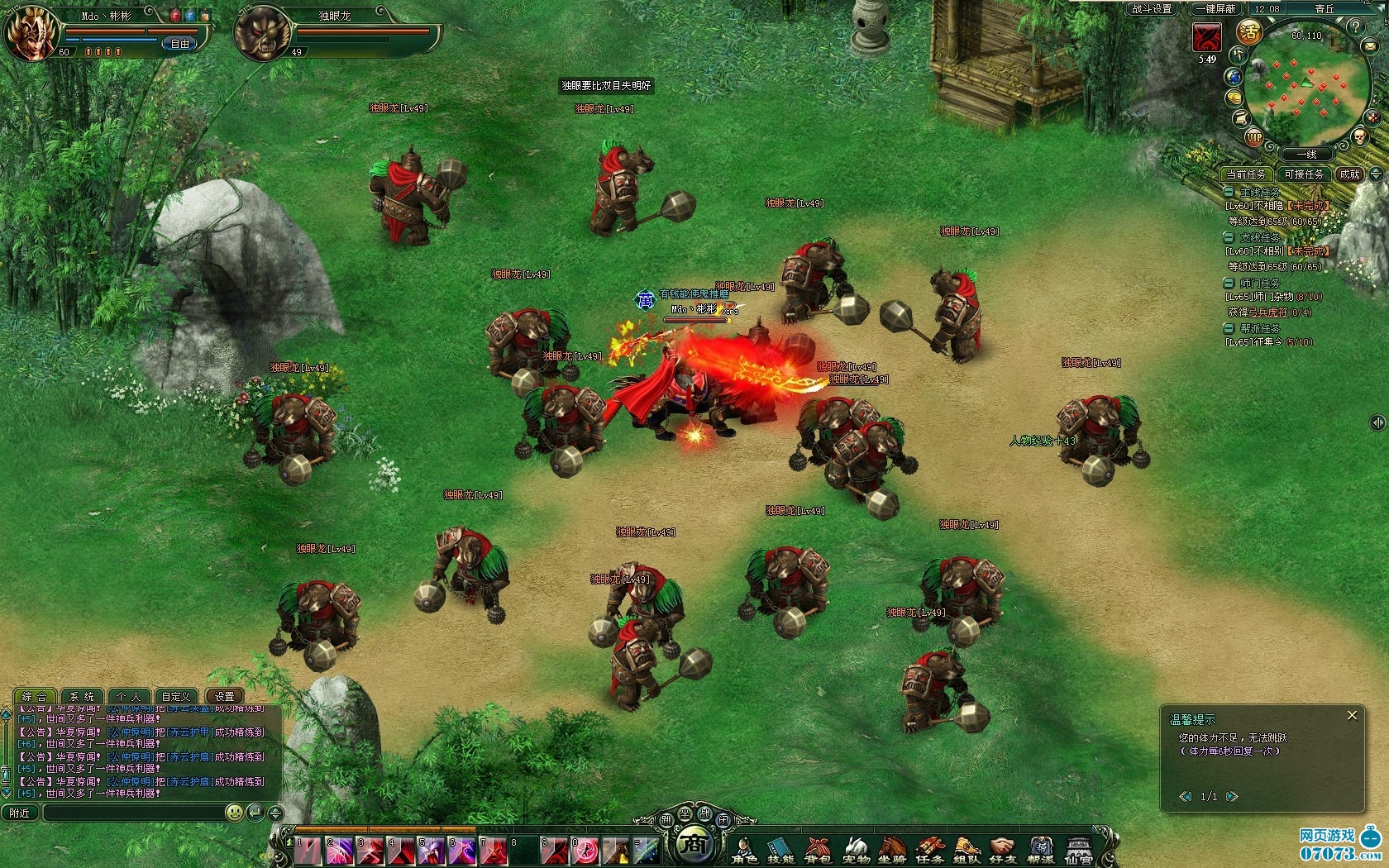Open the 角色 character panel
1389x868 pixels.
744,850
